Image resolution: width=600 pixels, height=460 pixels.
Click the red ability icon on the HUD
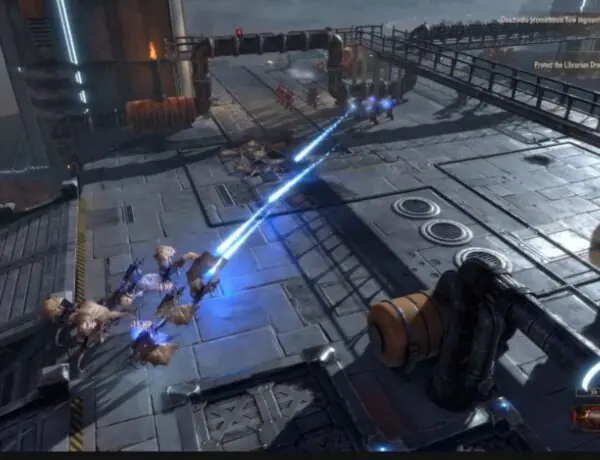(x=586, y=414)
